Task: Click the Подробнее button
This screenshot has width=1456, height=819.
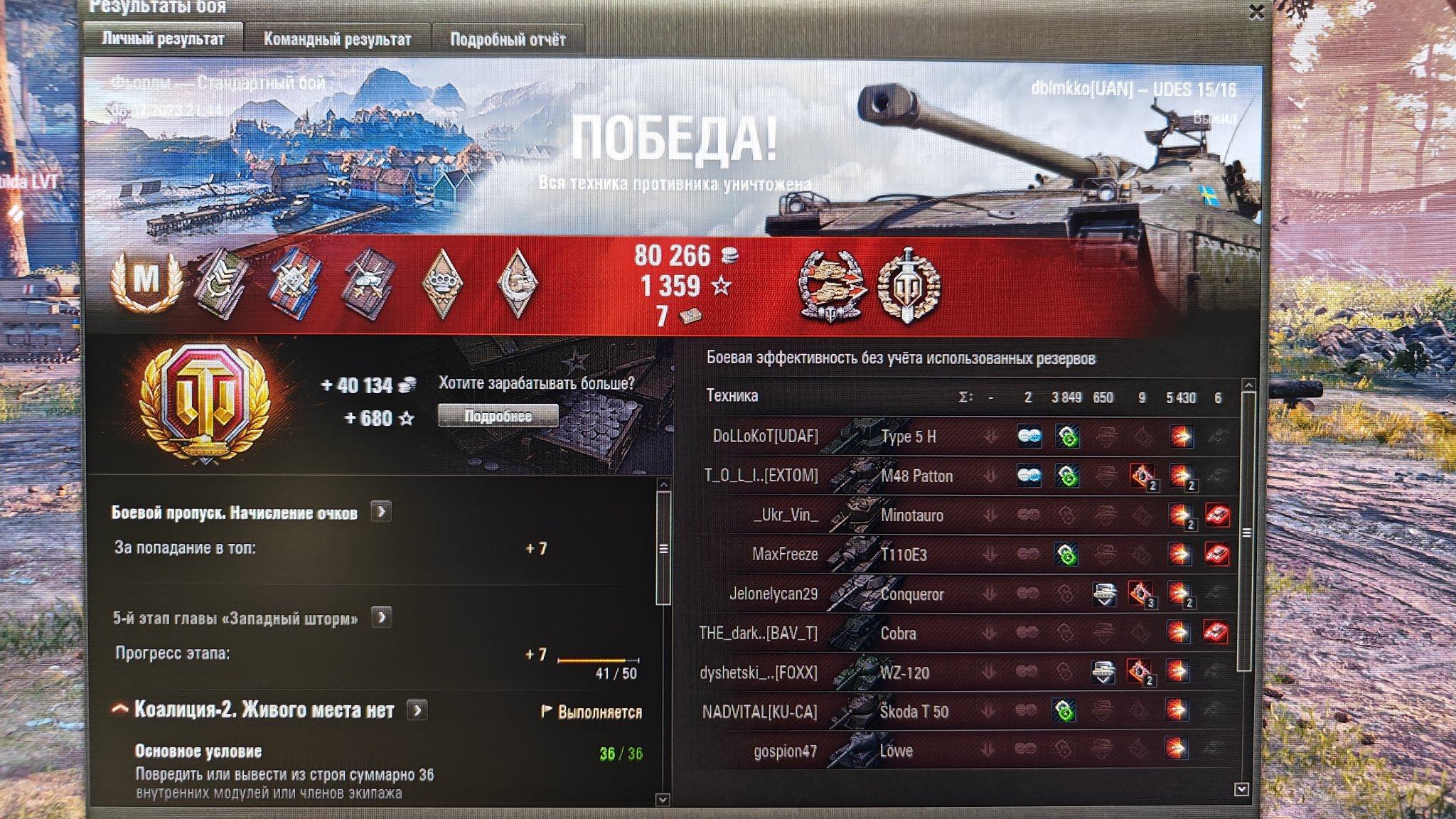Action: pos(498,416)
